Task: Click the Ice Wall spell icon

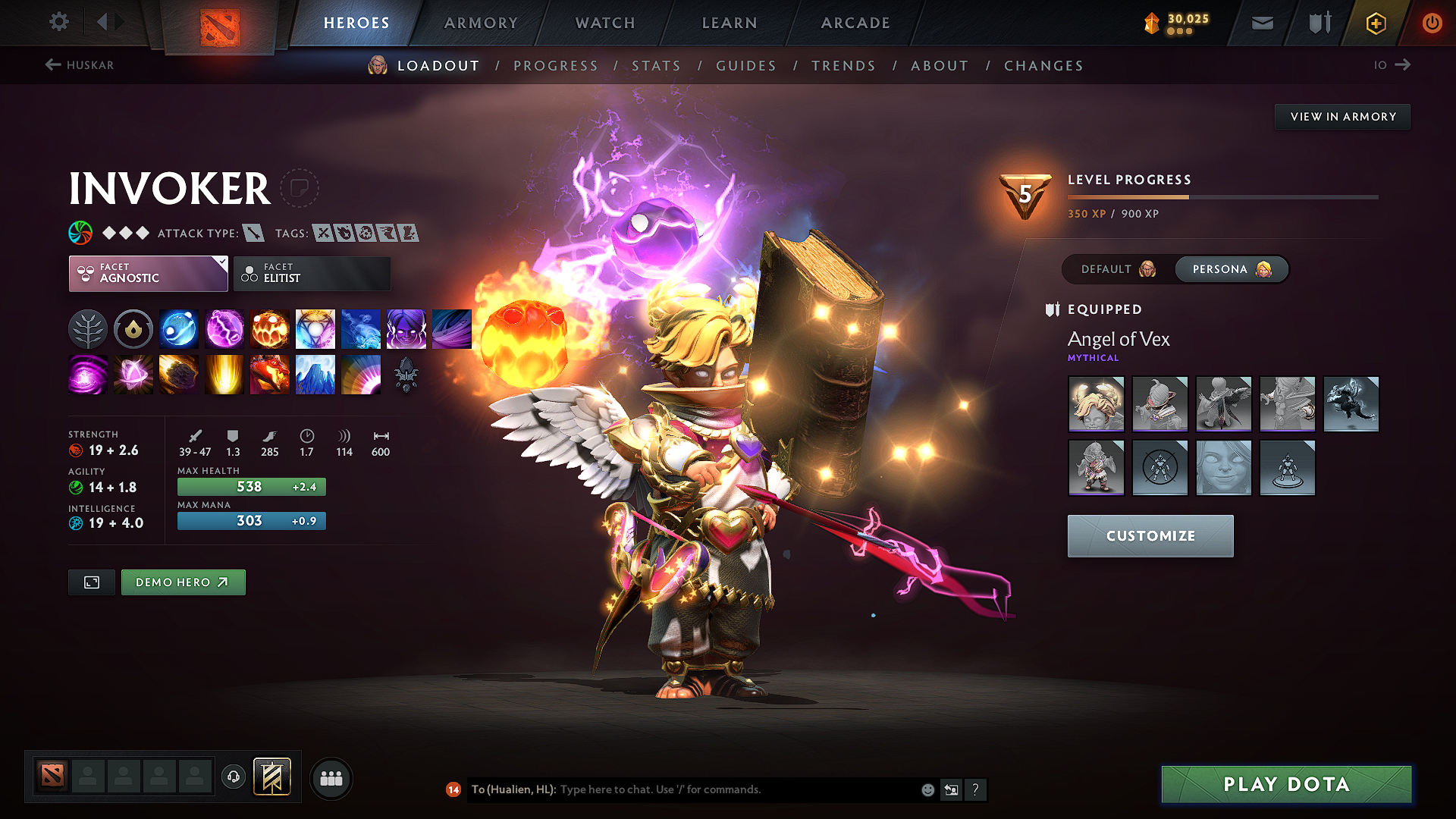Action: click(x=315, y=375)
